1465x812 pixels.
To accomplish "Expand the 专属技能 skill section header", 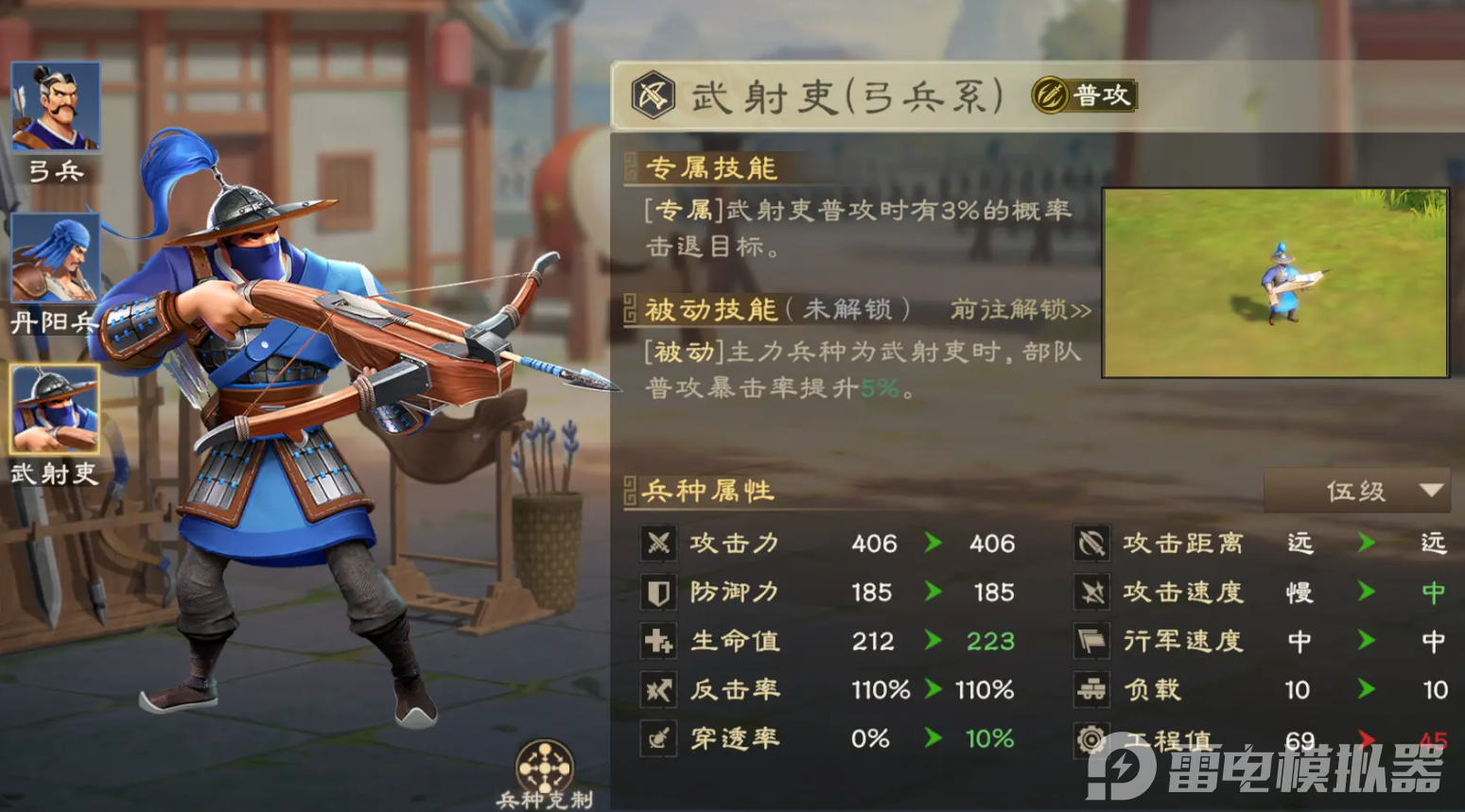I will pos(708,168).
